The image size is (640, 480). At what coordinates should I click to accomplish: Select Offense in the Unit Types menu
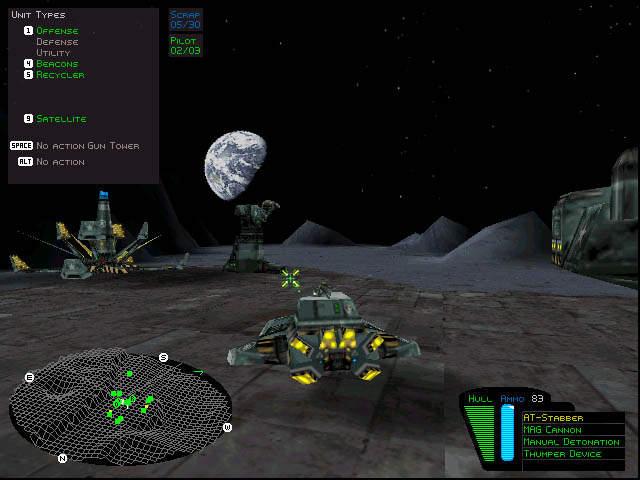[x=56, y=31]
